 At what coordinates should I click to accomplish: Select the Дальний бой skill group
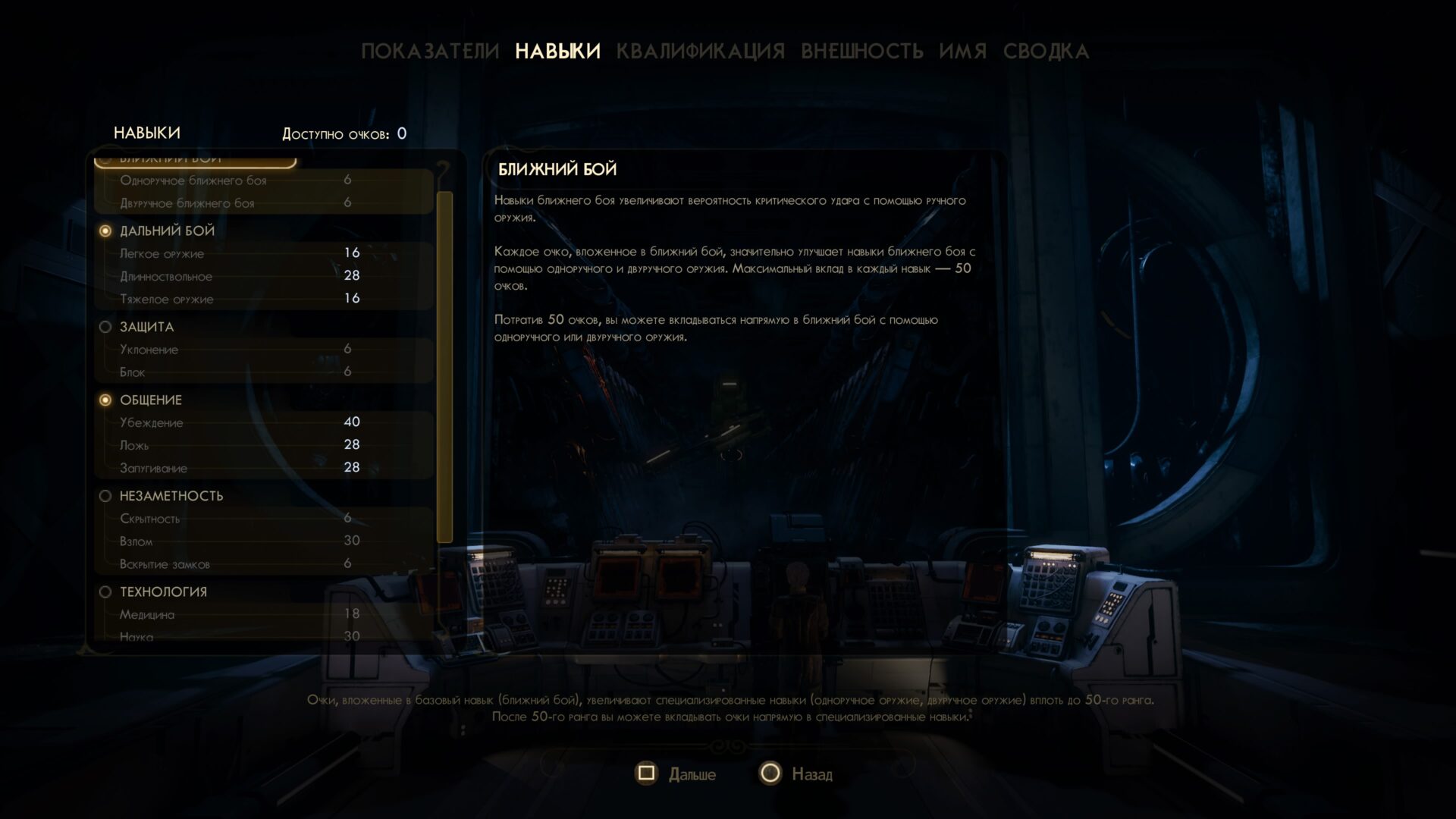point(167,231)
